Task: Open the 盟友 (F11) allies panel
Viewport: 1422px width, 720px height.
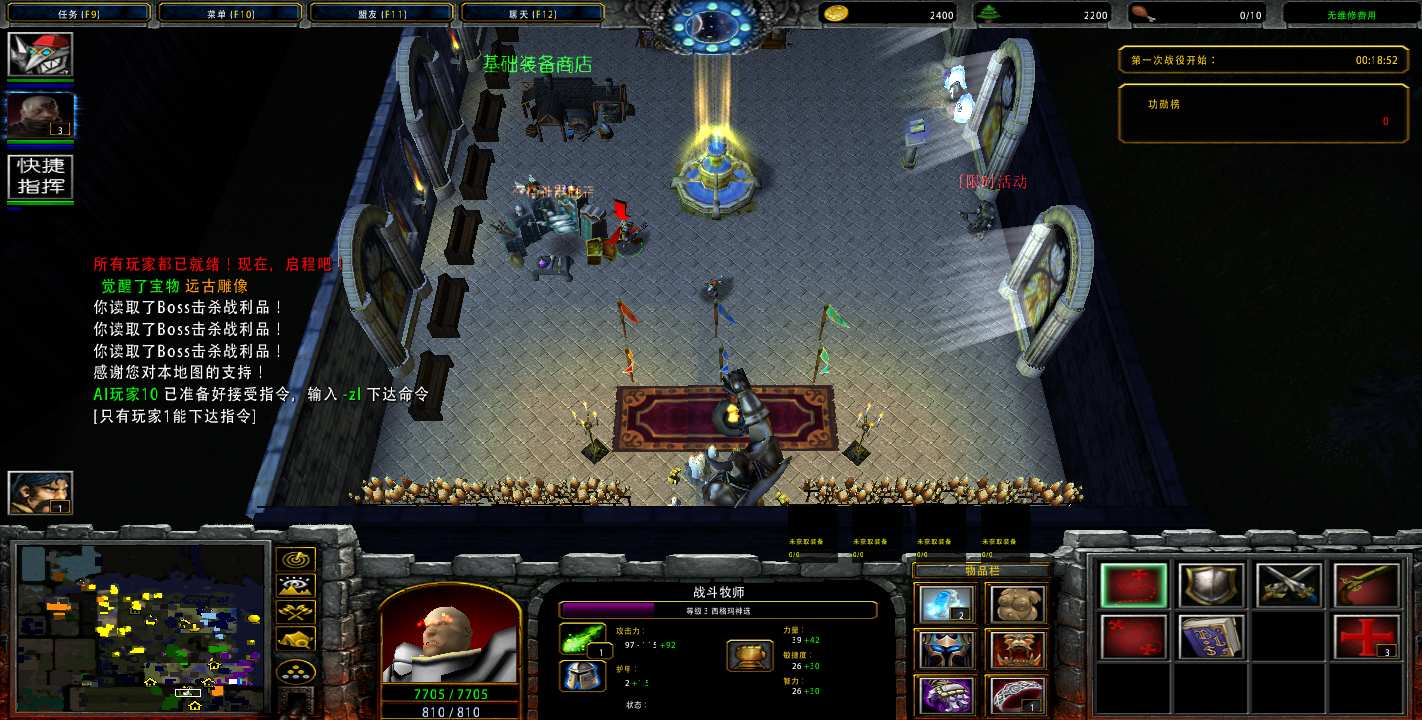Action: pyautogui.click(x=382, y=14)
